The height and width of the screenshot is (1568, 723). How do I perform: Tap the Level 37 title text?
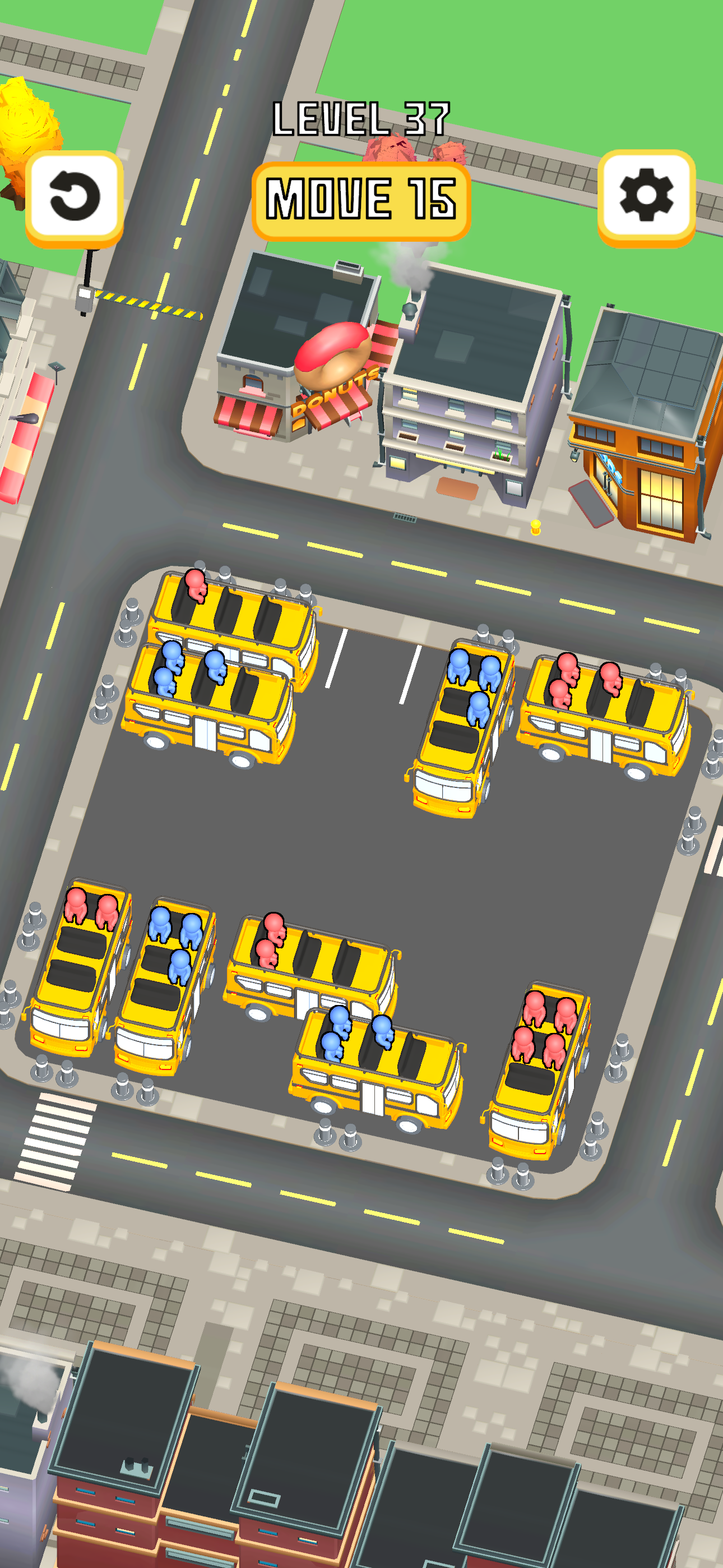point(361,119)
